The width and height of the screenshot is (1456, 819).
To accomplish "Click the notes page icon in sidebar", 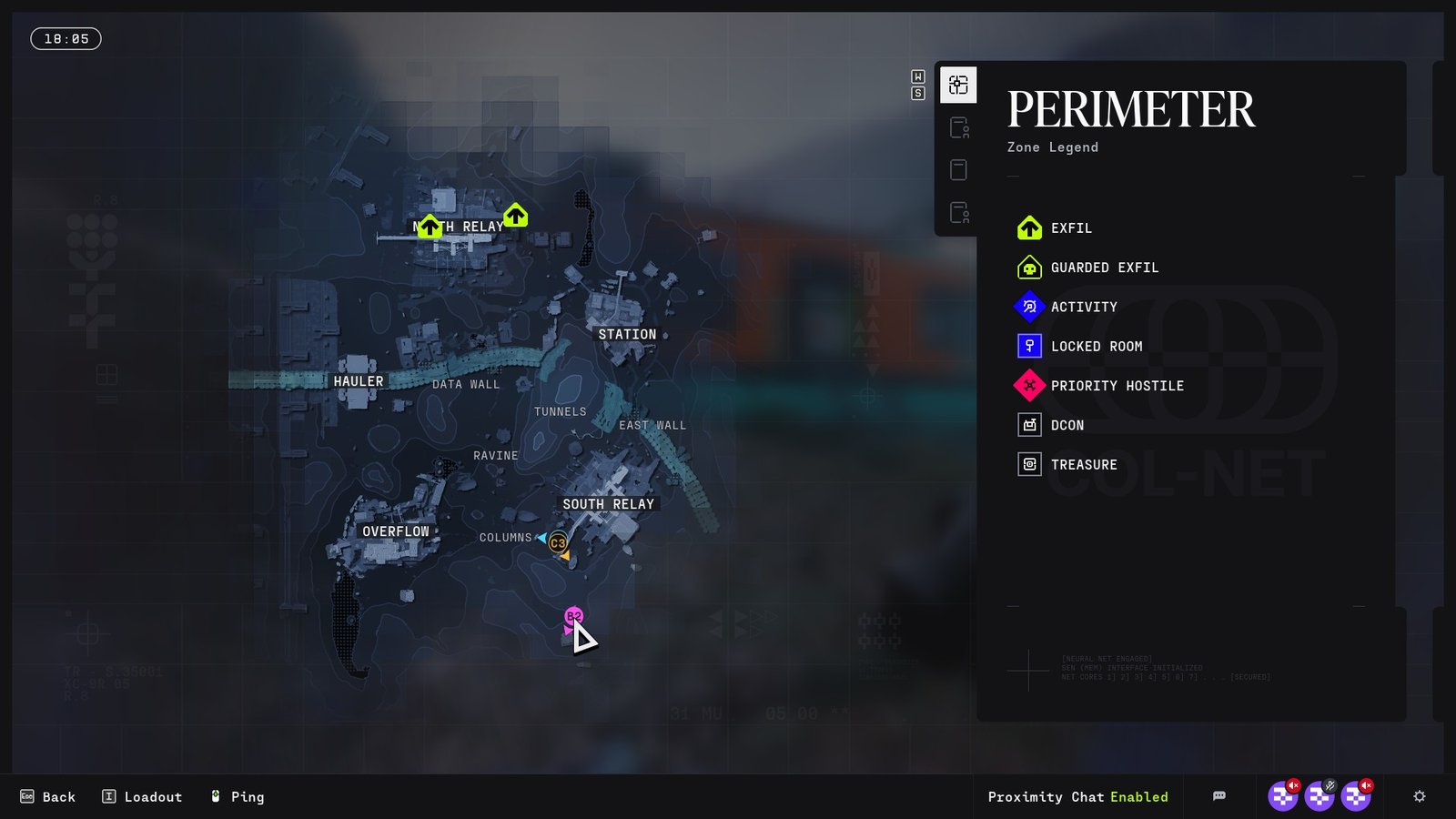I will (x=958, y=169).
